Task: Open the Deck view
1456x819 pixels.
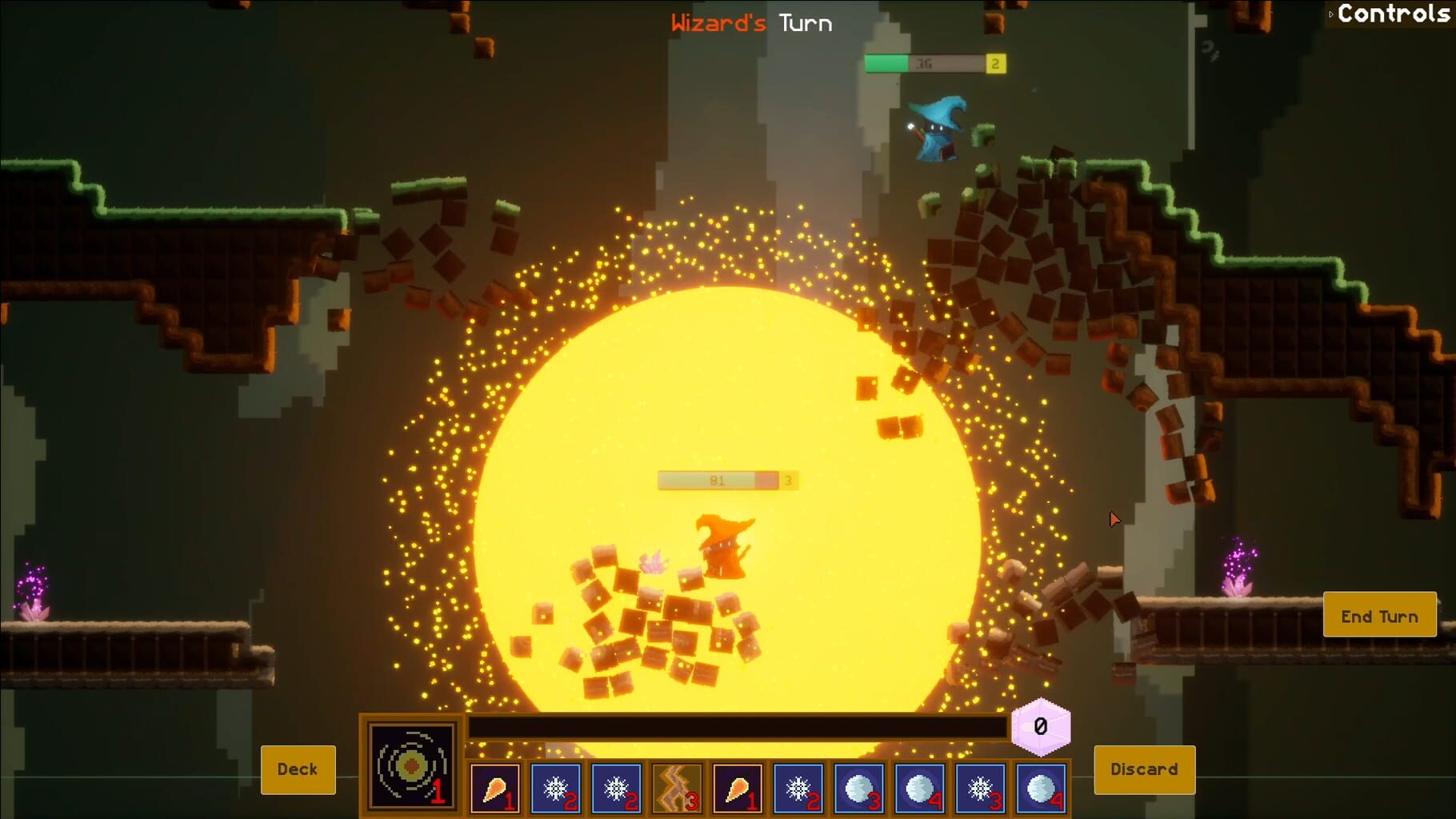Action: pos(298,769)
